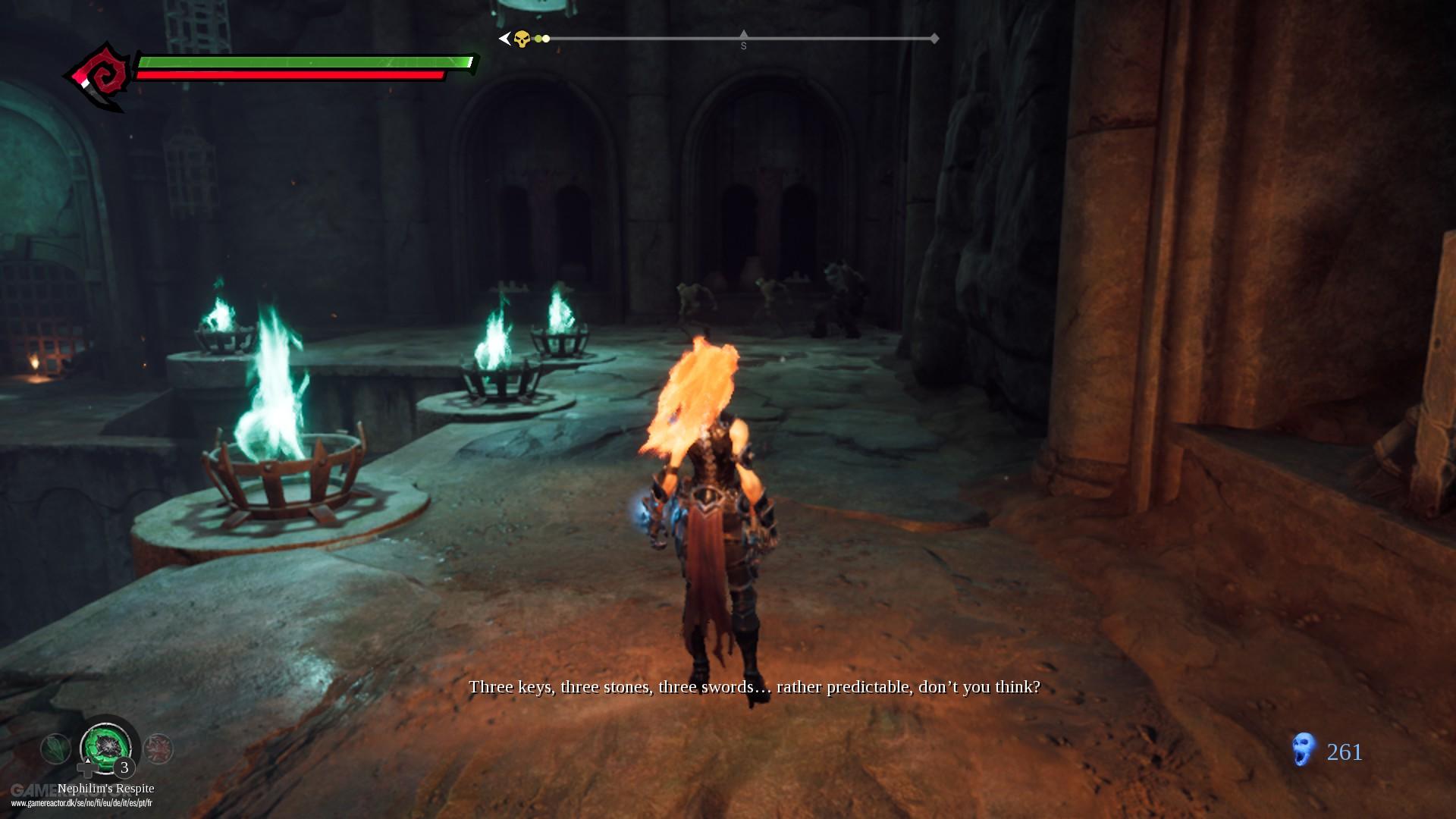Click the red wrath bar below health
This screenshot has height=819, width=1456.
292,76
